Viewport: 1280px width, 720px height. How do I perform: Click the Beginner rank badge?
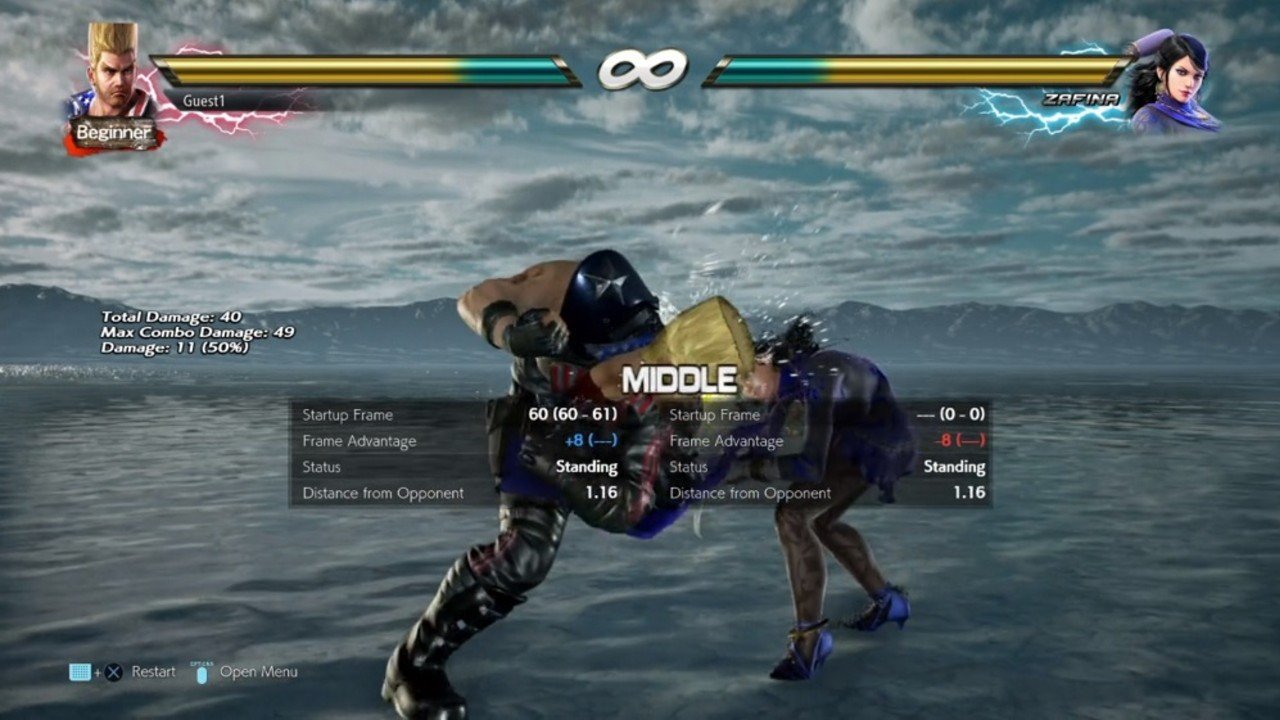114,133
